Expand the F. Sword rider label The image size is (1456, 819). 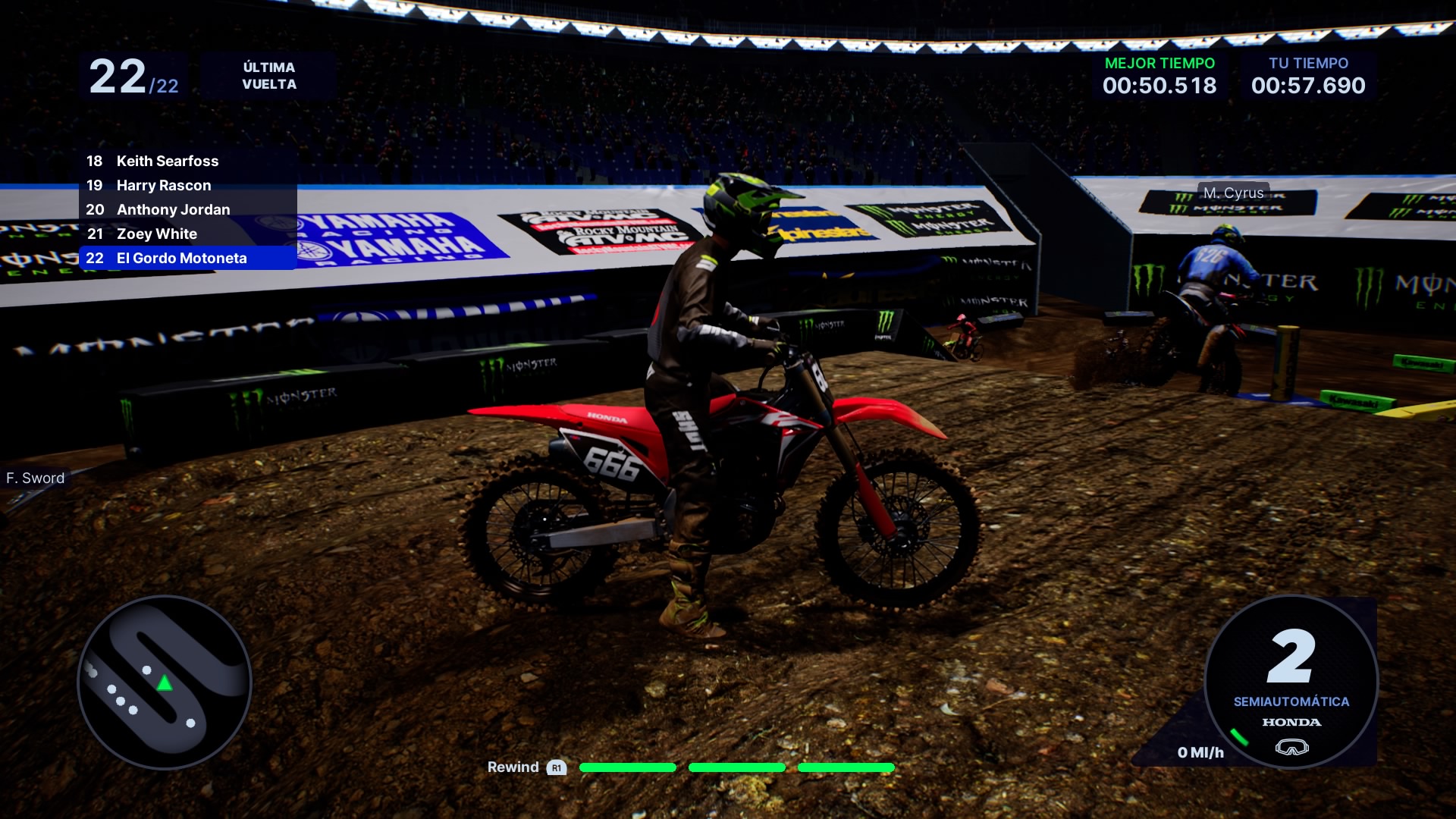click(x=35, y=478)
